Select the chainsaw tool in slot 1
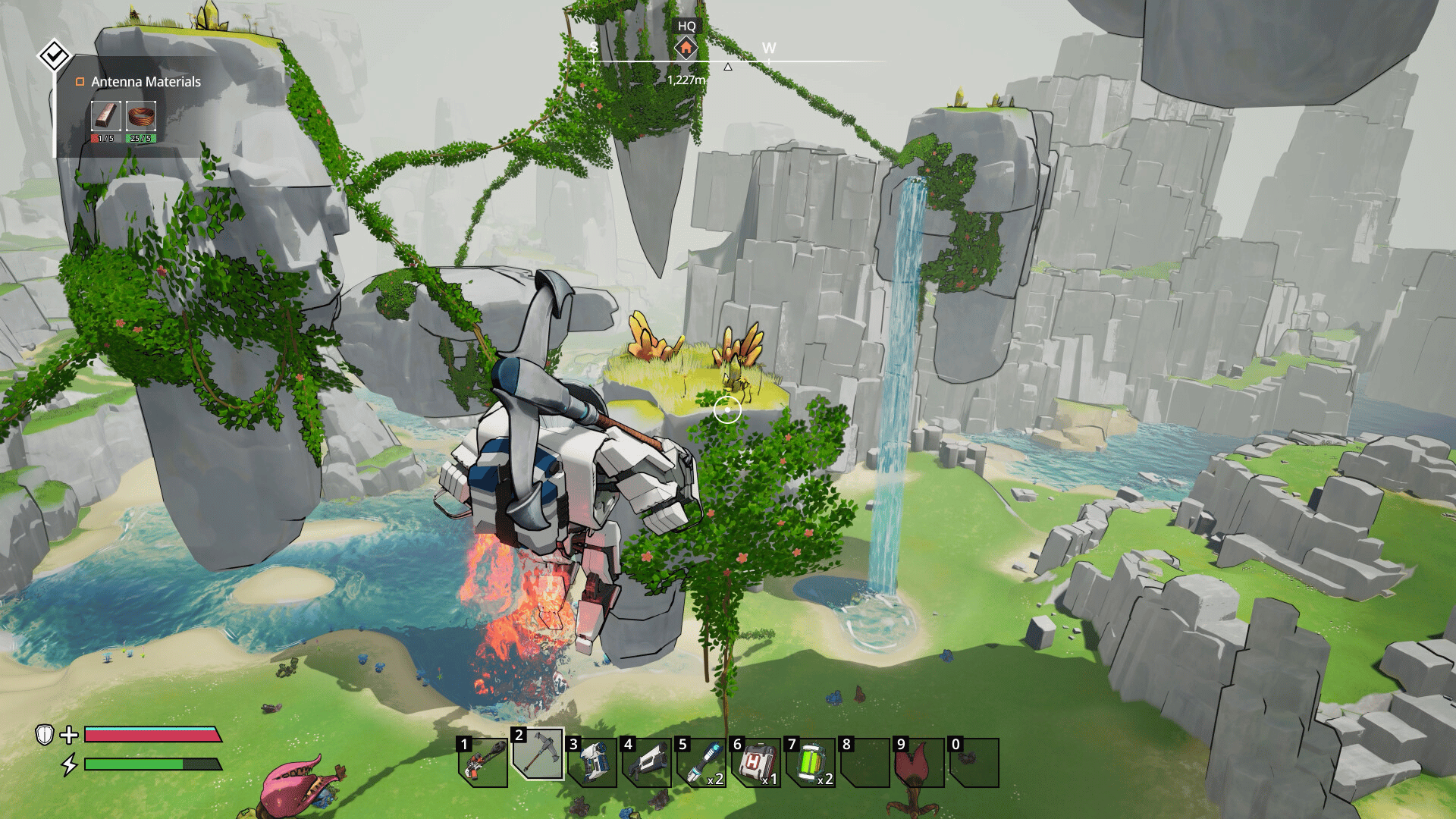Screen dimensions: 1456x819 (x=483, y=761)
